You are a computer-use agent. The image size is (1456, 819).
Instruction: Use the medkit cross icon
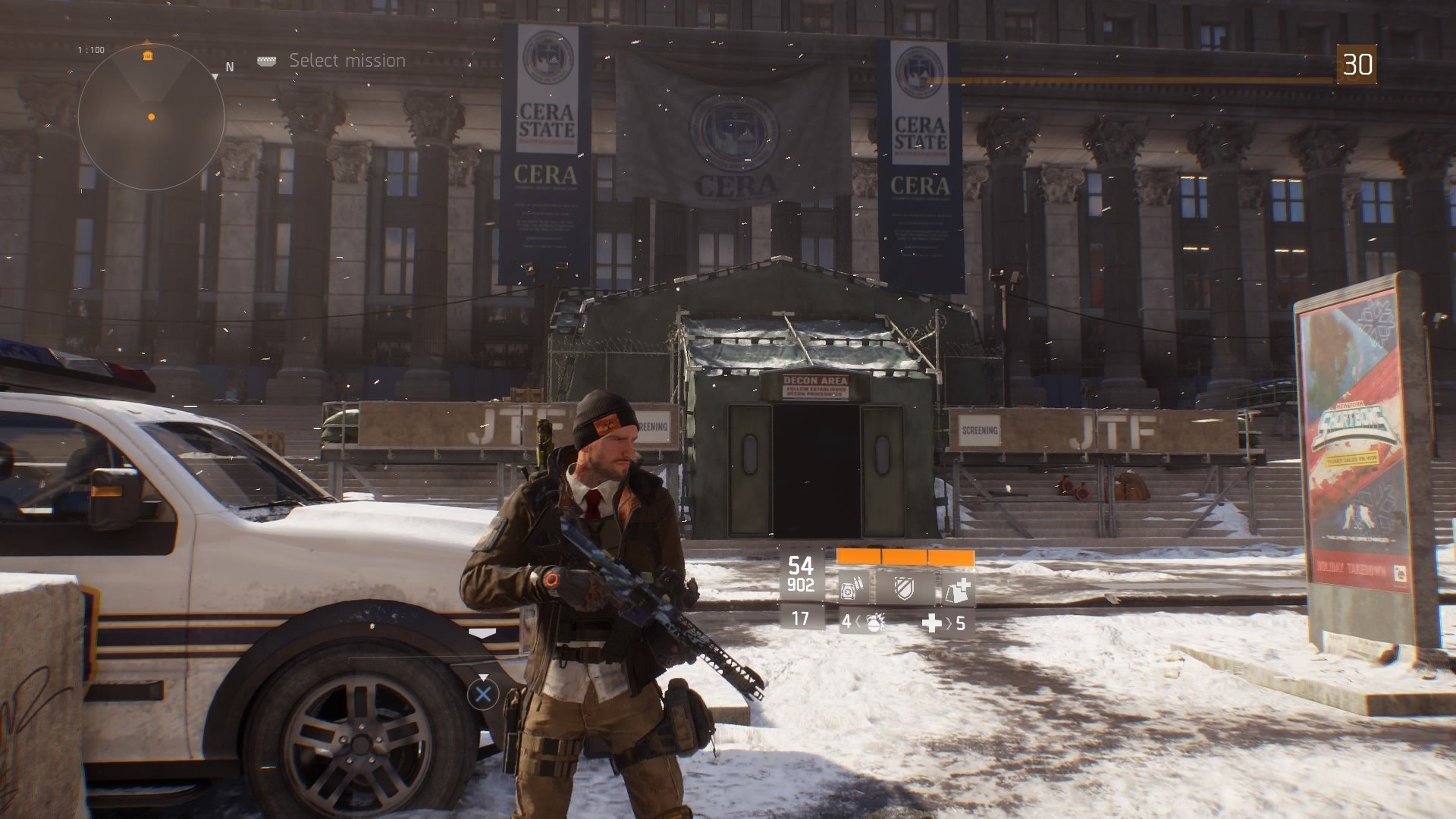[930, 623]
